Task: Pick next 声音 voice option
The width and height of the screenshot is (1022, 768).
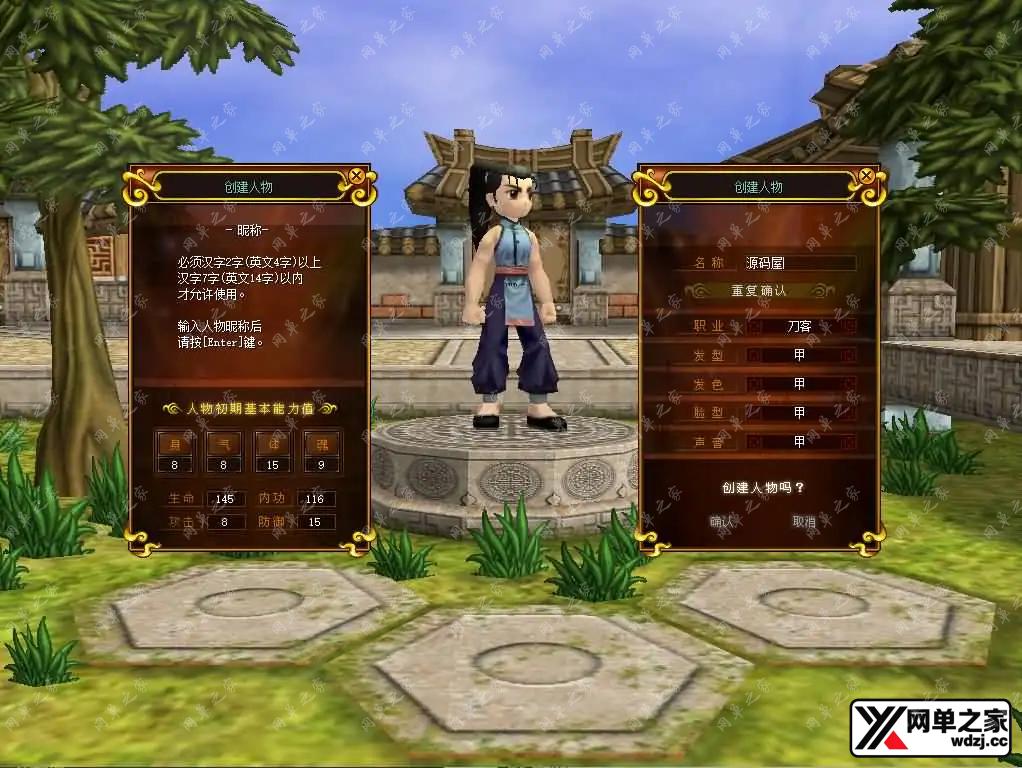Action: click(x=849, y=441)
